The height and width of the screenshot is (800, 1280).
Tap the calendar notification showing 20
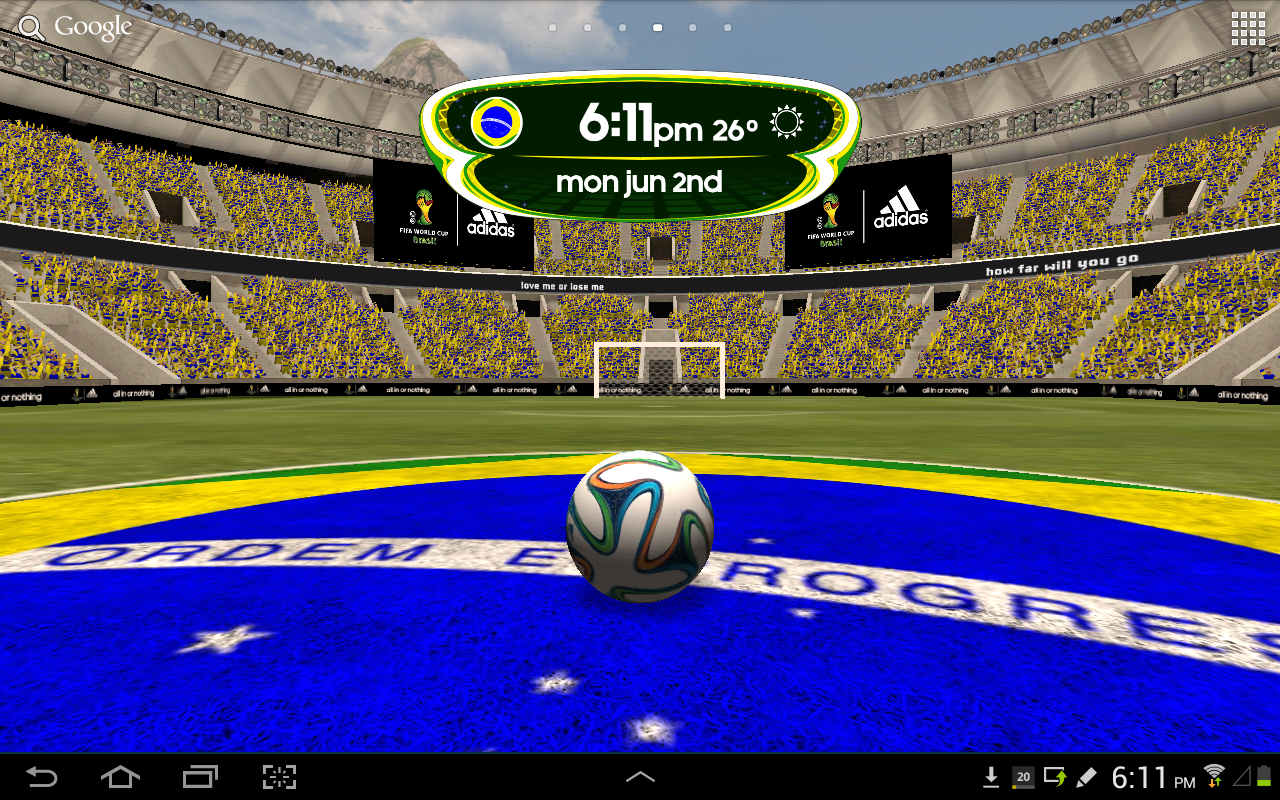pos(1021,777)
